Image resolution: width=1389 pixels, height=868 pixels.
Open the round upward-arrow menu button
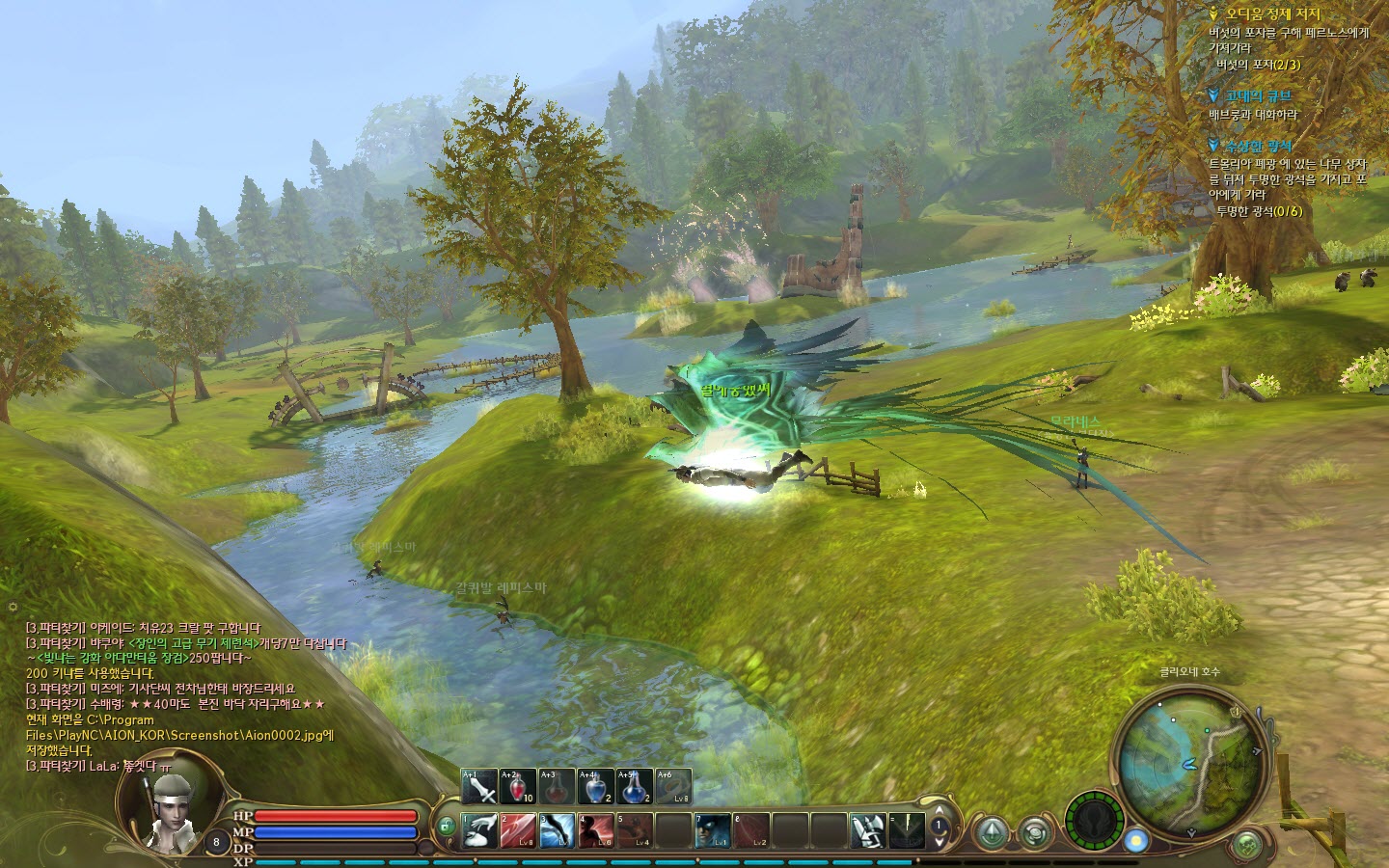(x=991, y=832)
